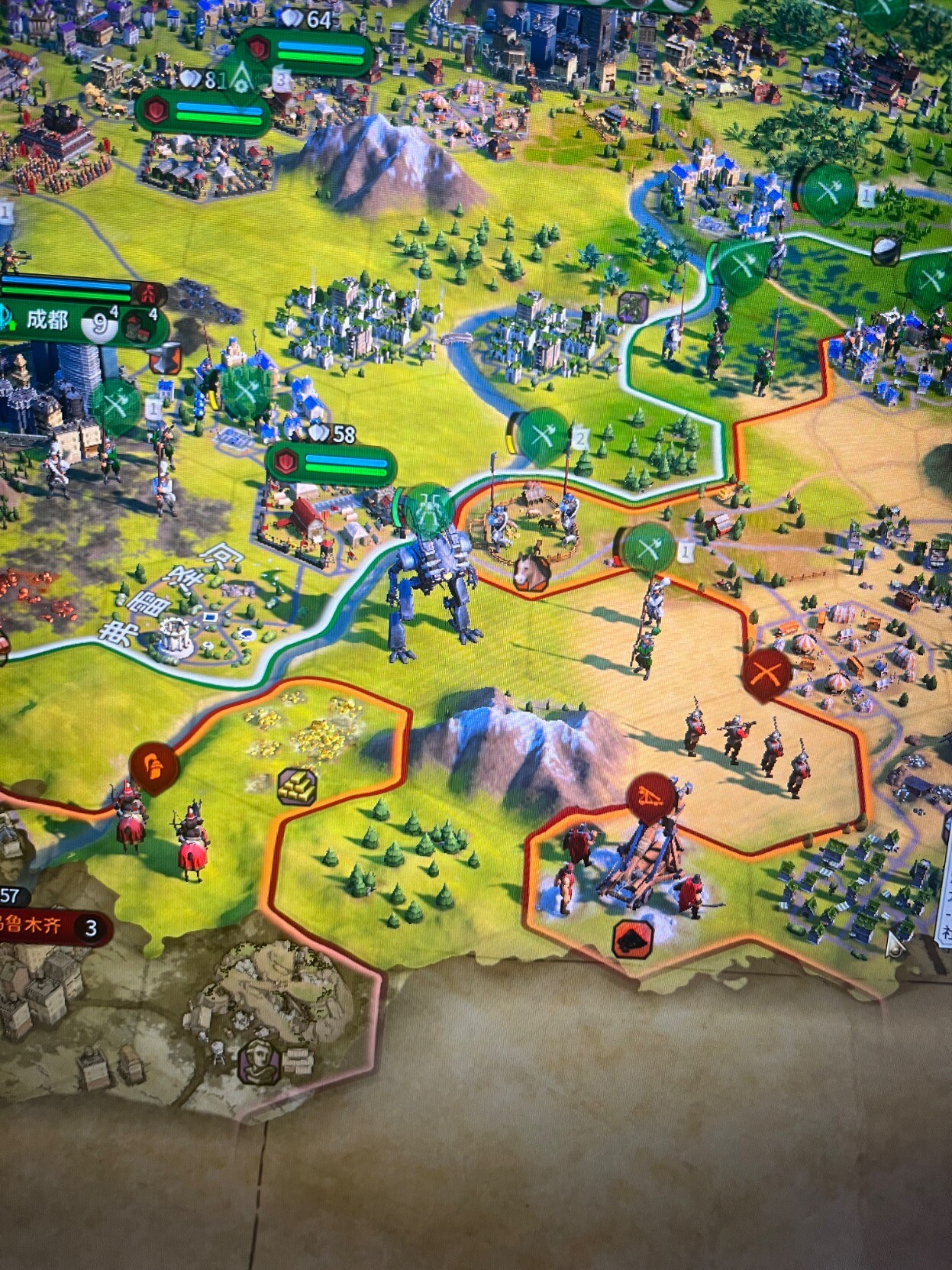
Task: Click the horse resource icon
Action: click(532, 570)
